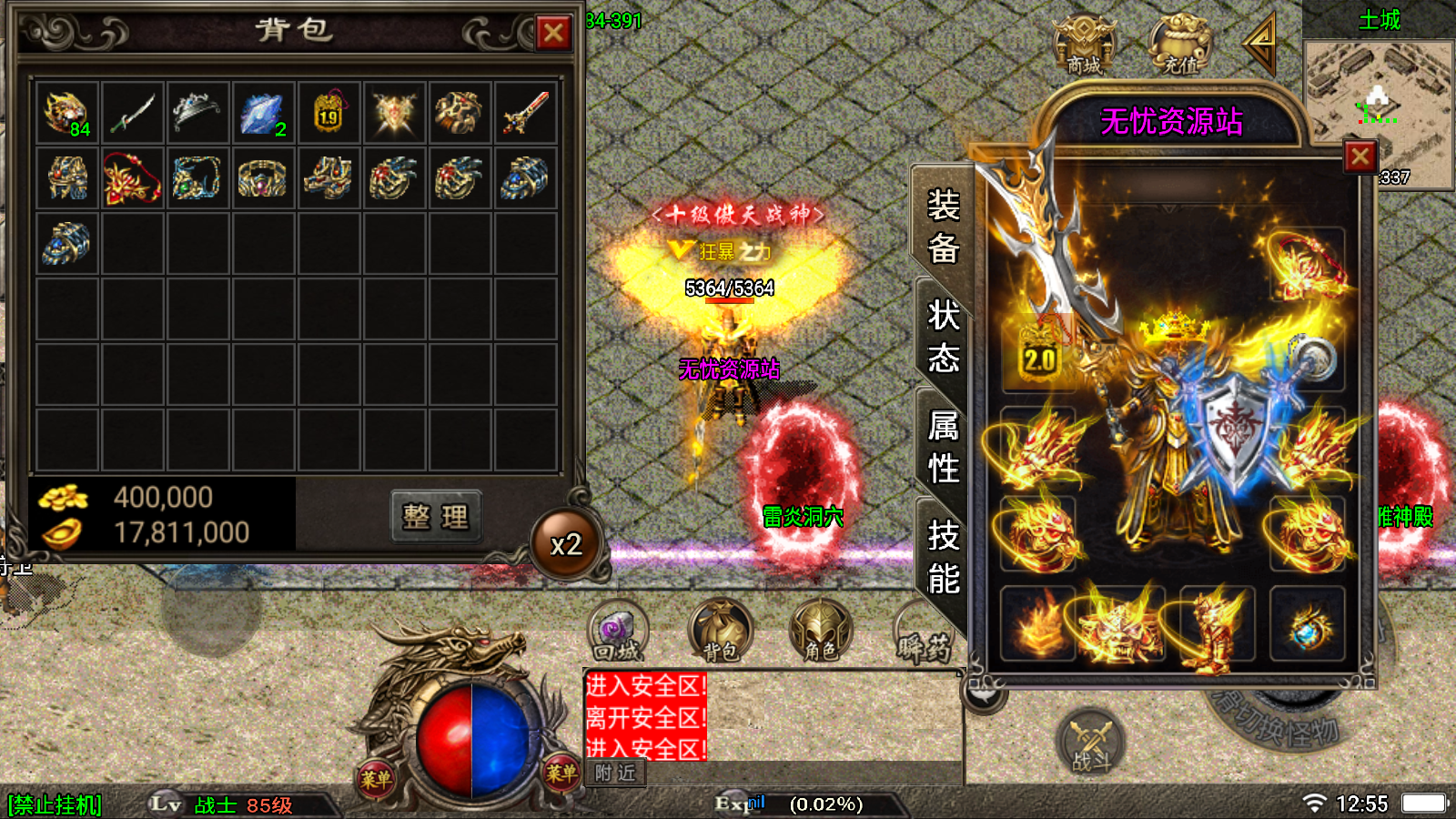This screenshot has width=1456, height=819.
Task: Close the character equipment panel
Action: (1360, 157)
